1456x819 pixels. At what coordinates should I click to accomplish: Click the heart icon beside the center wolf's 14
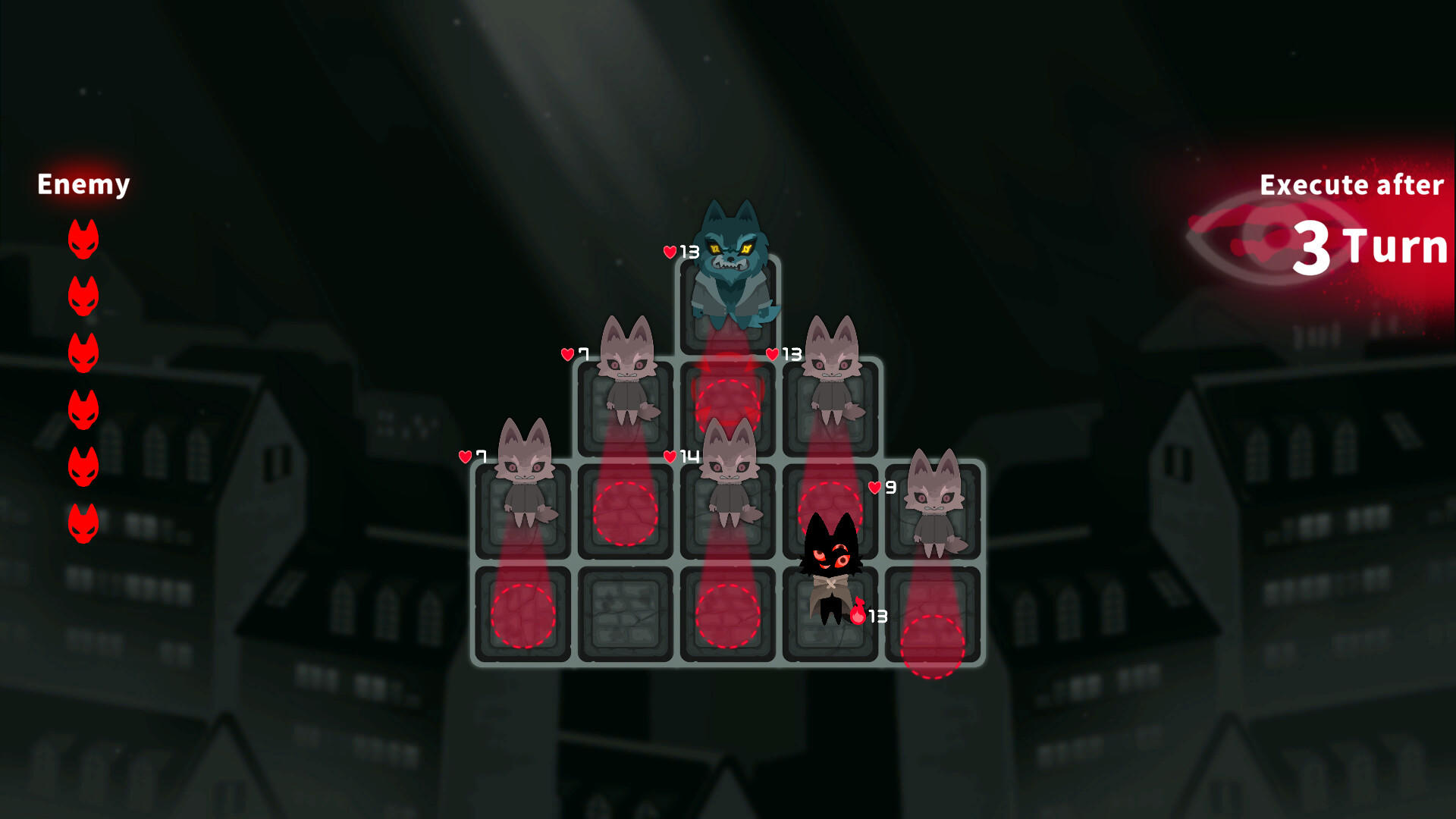click(670, 457)
